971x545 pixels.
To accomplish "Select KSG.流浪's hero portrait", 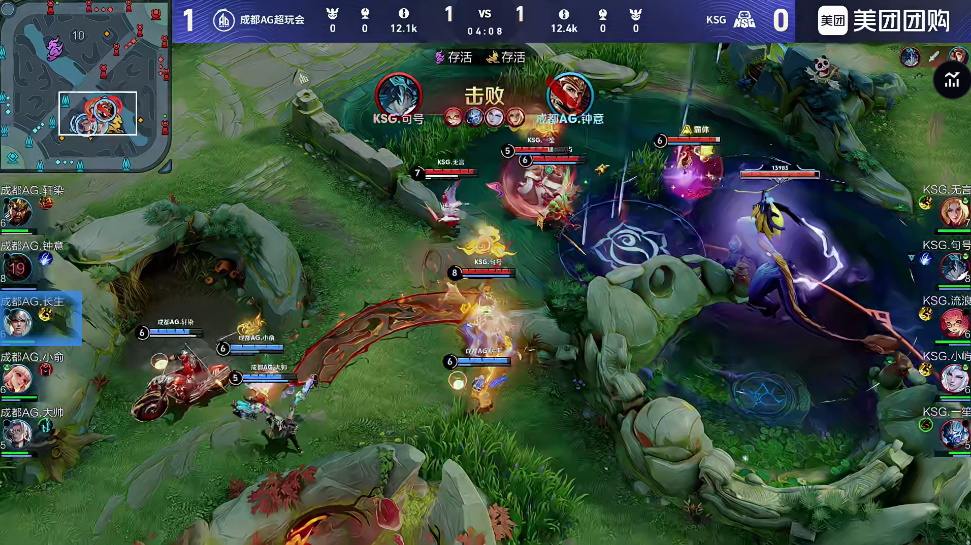I will pyautogui.click(x=955, y=322).
